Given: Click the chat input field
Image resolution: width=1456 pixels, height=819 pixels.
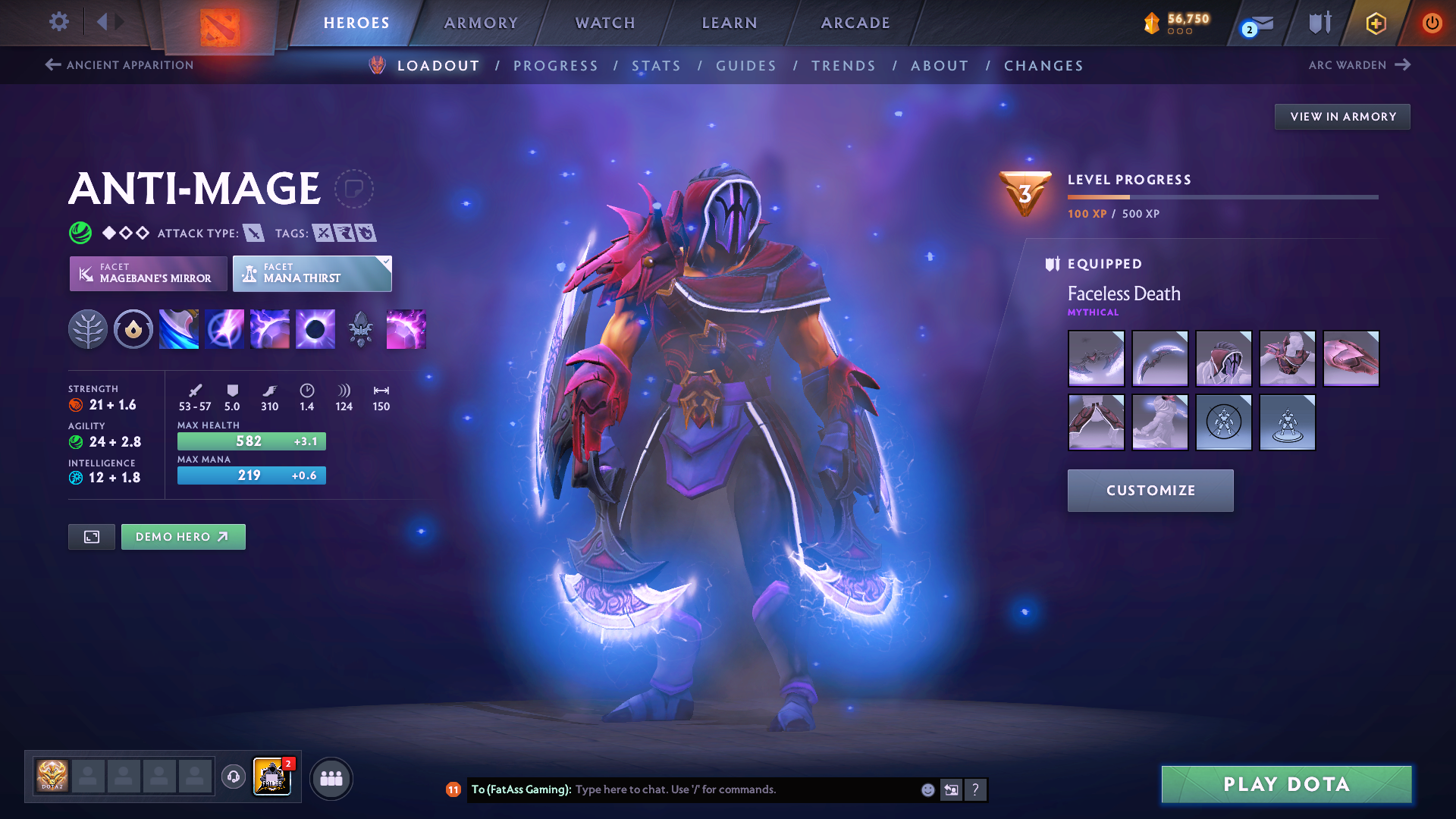Looking at the screenshot, I should pos(743,789).
